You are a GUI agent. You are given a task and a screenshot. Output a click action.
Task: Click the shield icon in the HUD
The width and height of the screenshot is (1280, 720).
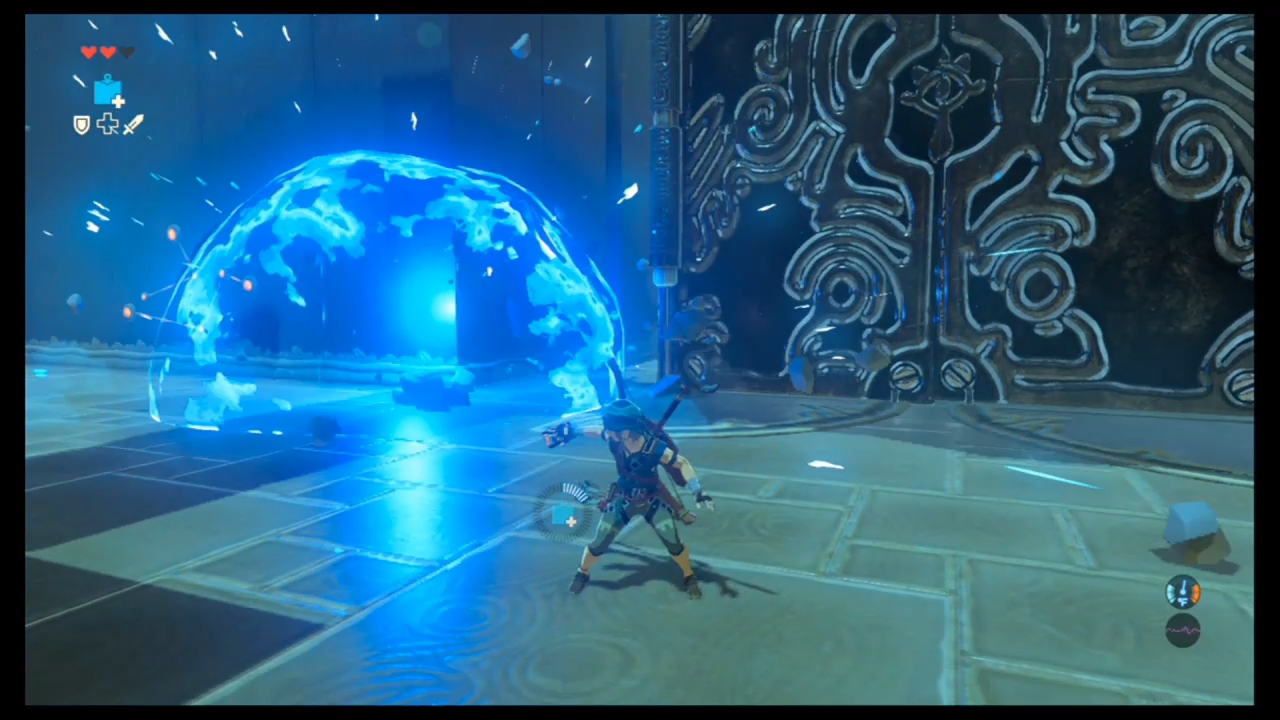pos(80,124)
